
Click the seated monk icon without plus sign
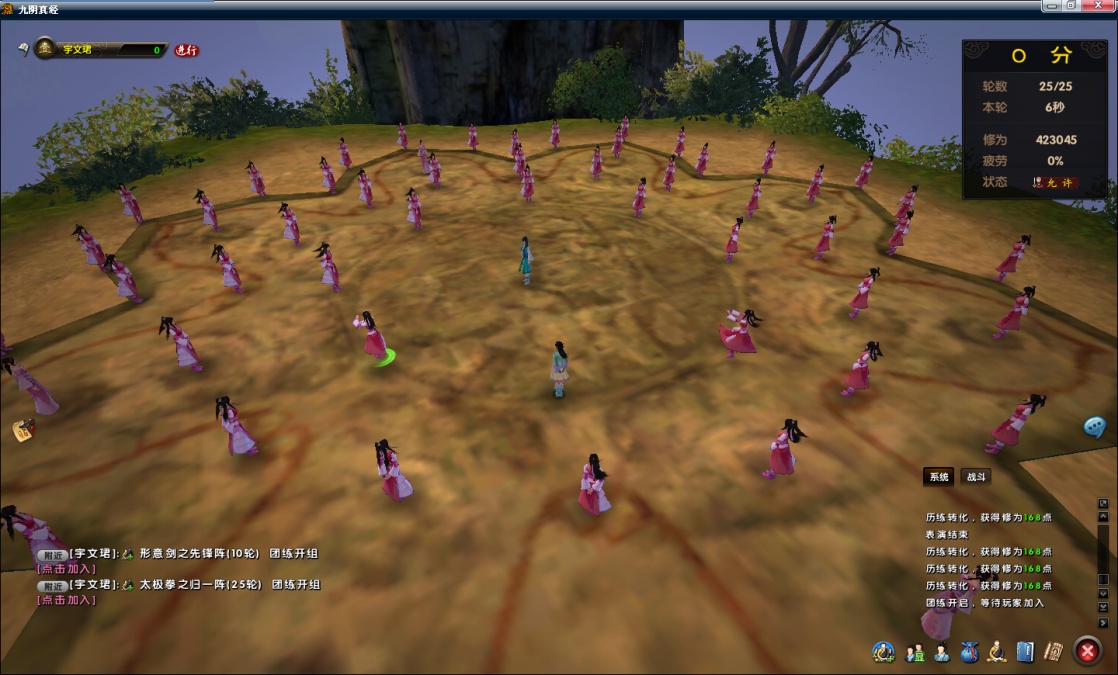coord(997,652)
